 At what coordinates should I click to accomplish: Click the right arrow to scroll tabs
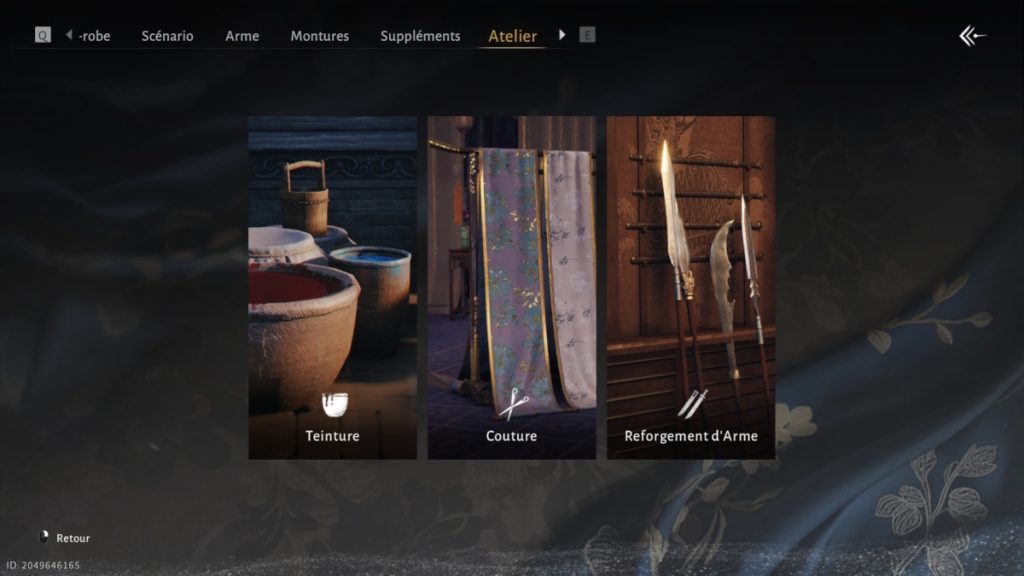coord(562,35)
